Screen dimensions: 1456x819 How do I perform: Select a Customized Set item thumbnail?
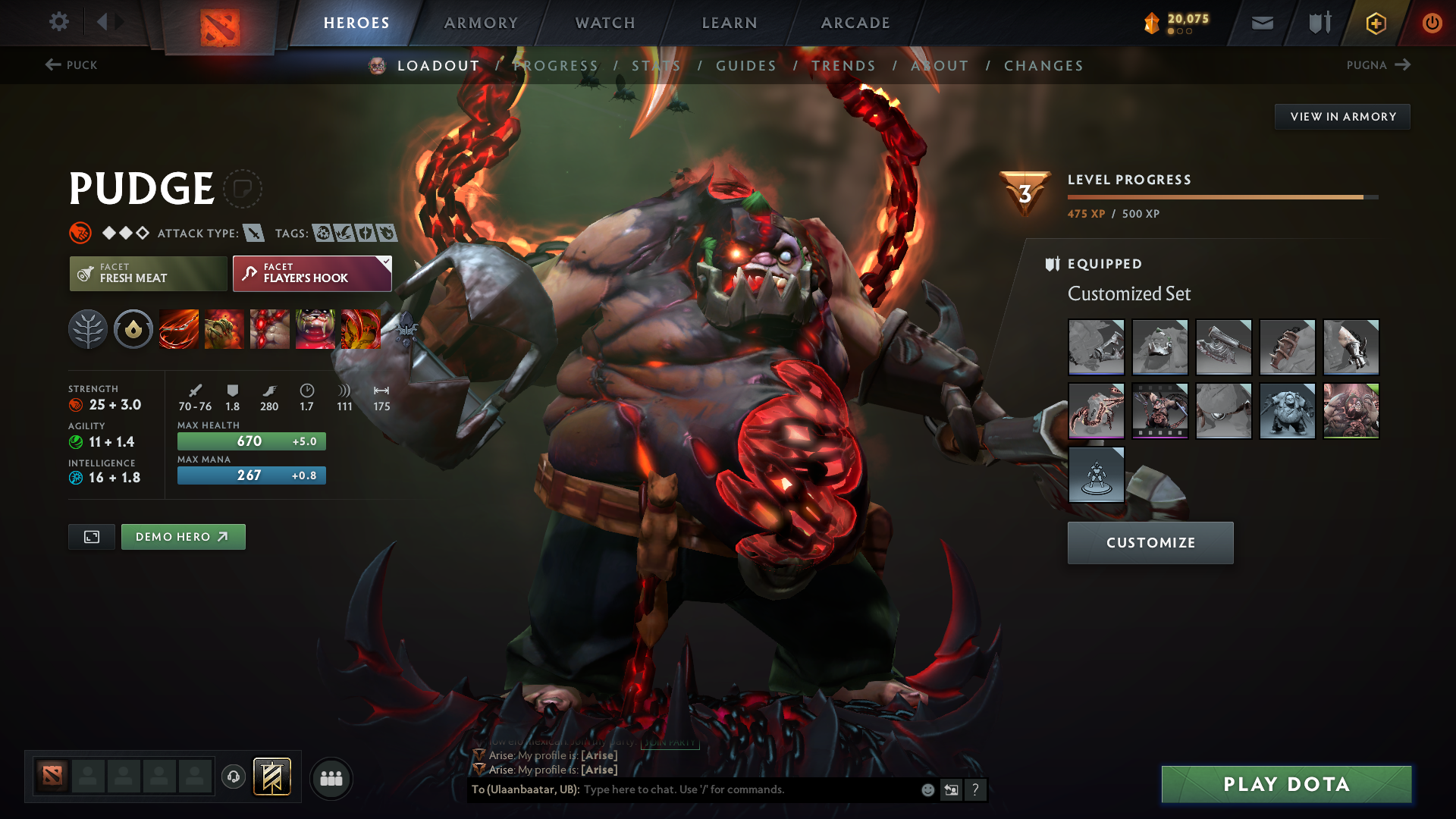1097,347
